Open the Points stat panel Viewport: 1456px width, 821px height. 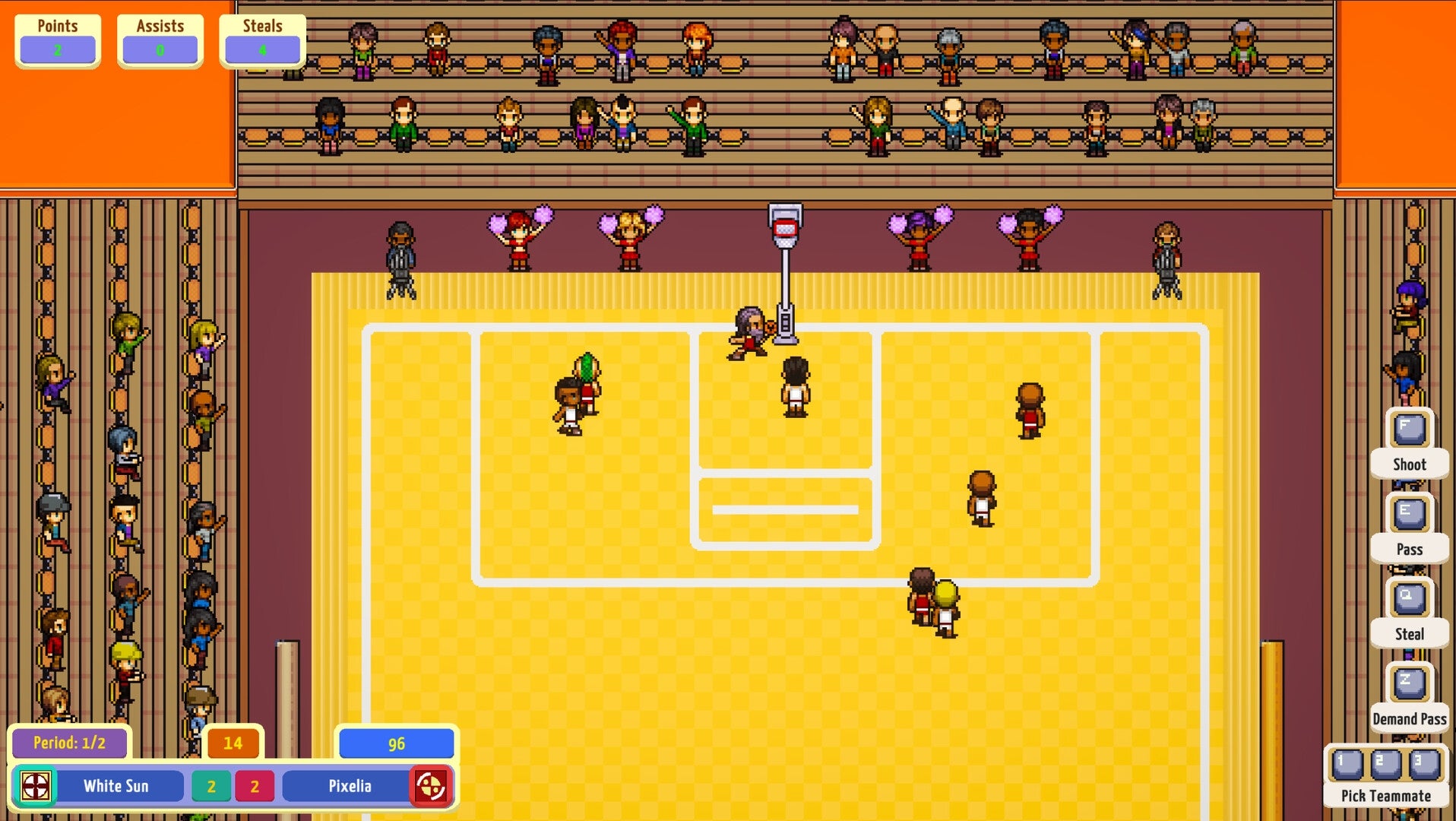click(x=57, y=38)
